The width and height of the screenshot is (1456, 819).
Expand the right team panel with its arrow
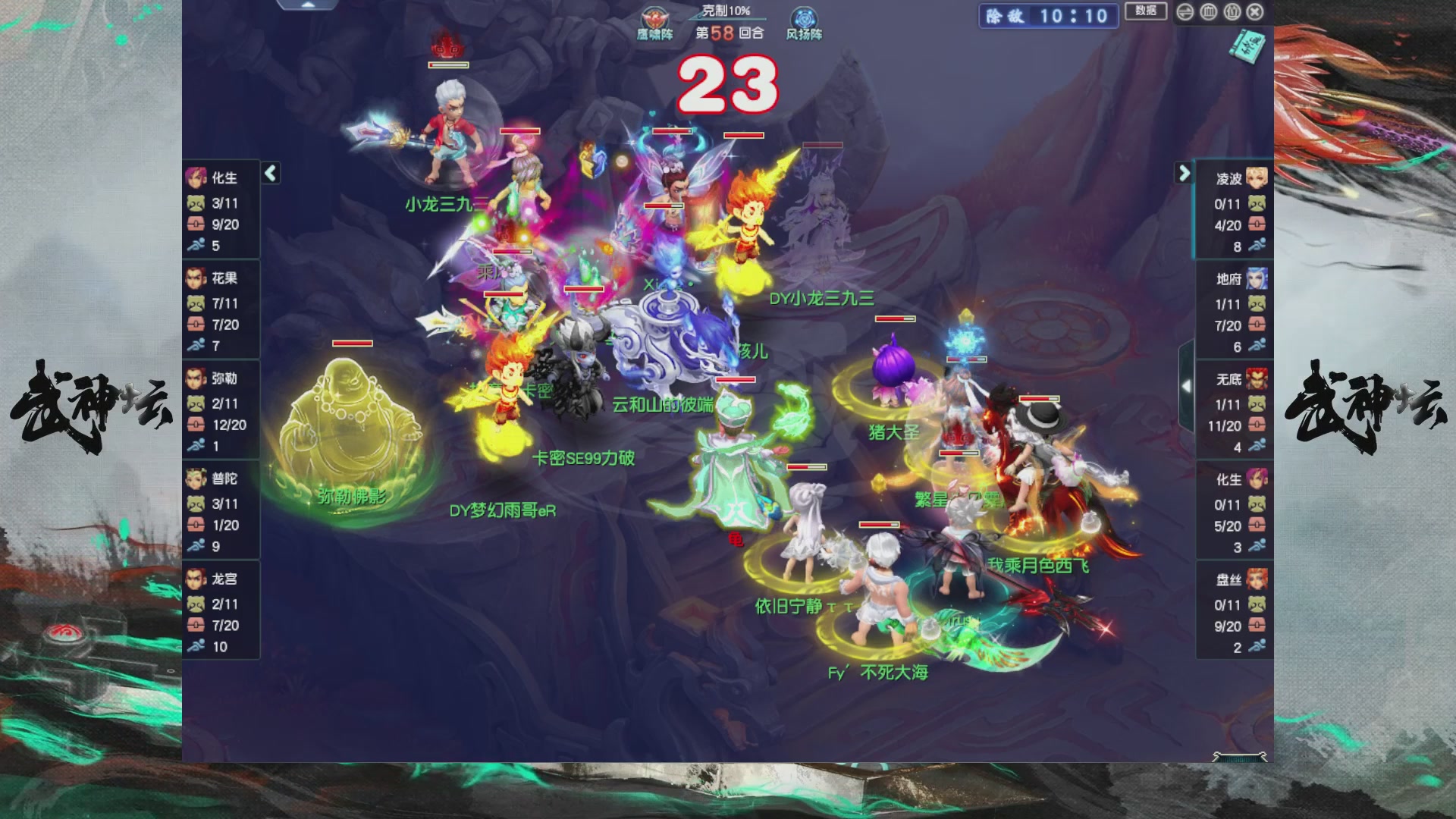click(1184, 173)
